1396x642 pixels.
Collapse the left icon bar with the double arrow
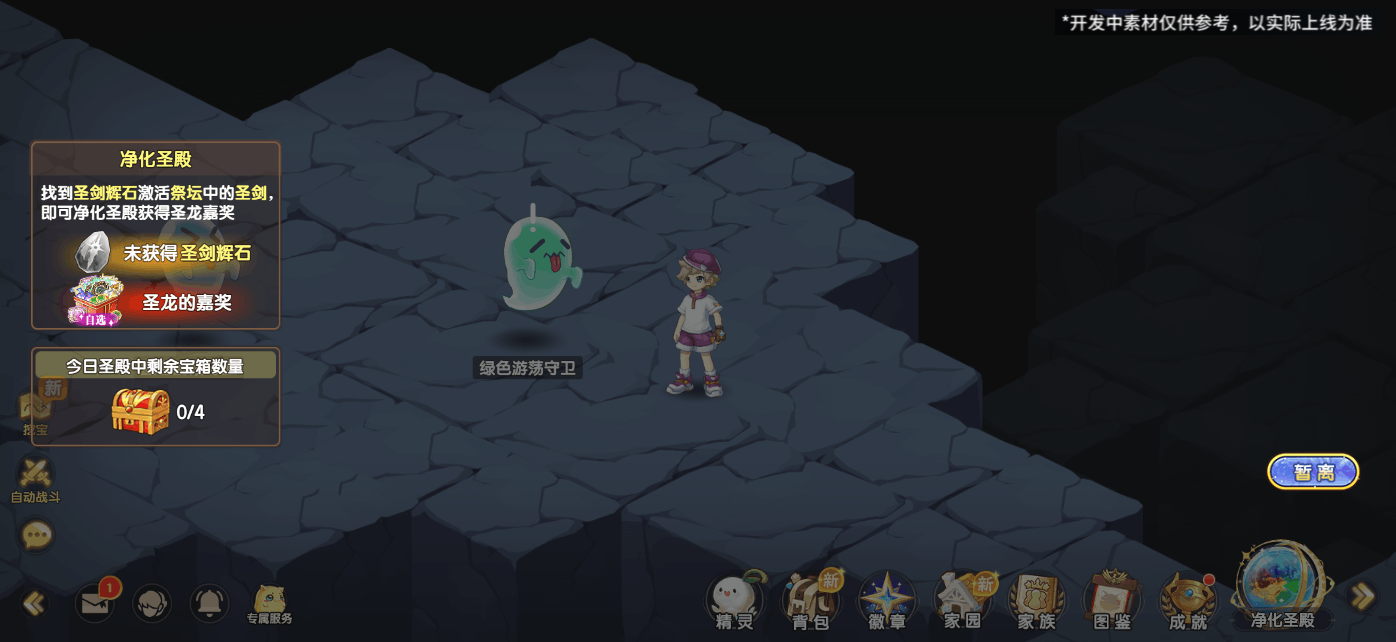pos(34,603)
